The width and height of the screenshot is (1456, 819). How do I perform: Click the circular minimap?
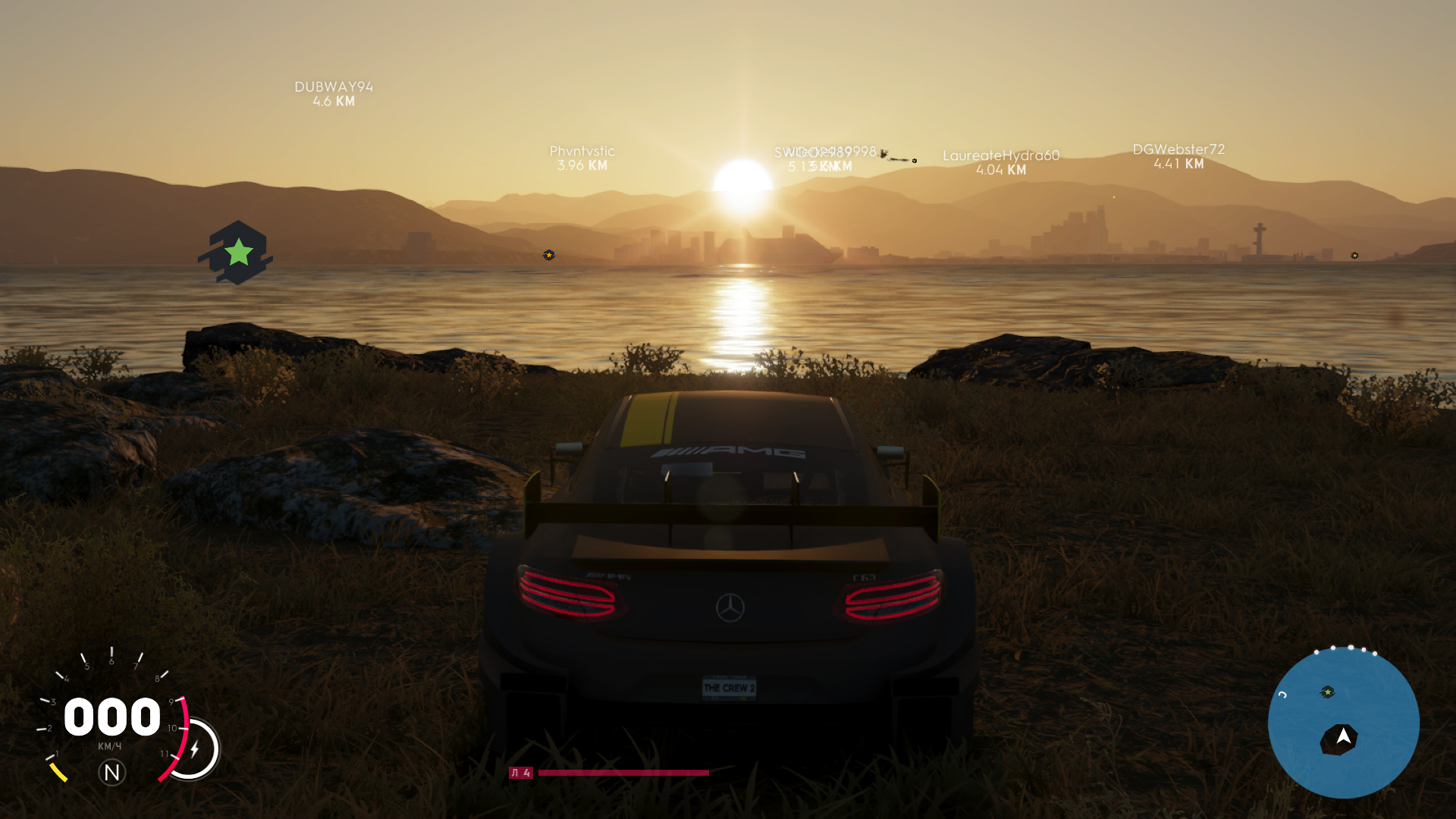pyautogui.click(x=1343, y=722)
